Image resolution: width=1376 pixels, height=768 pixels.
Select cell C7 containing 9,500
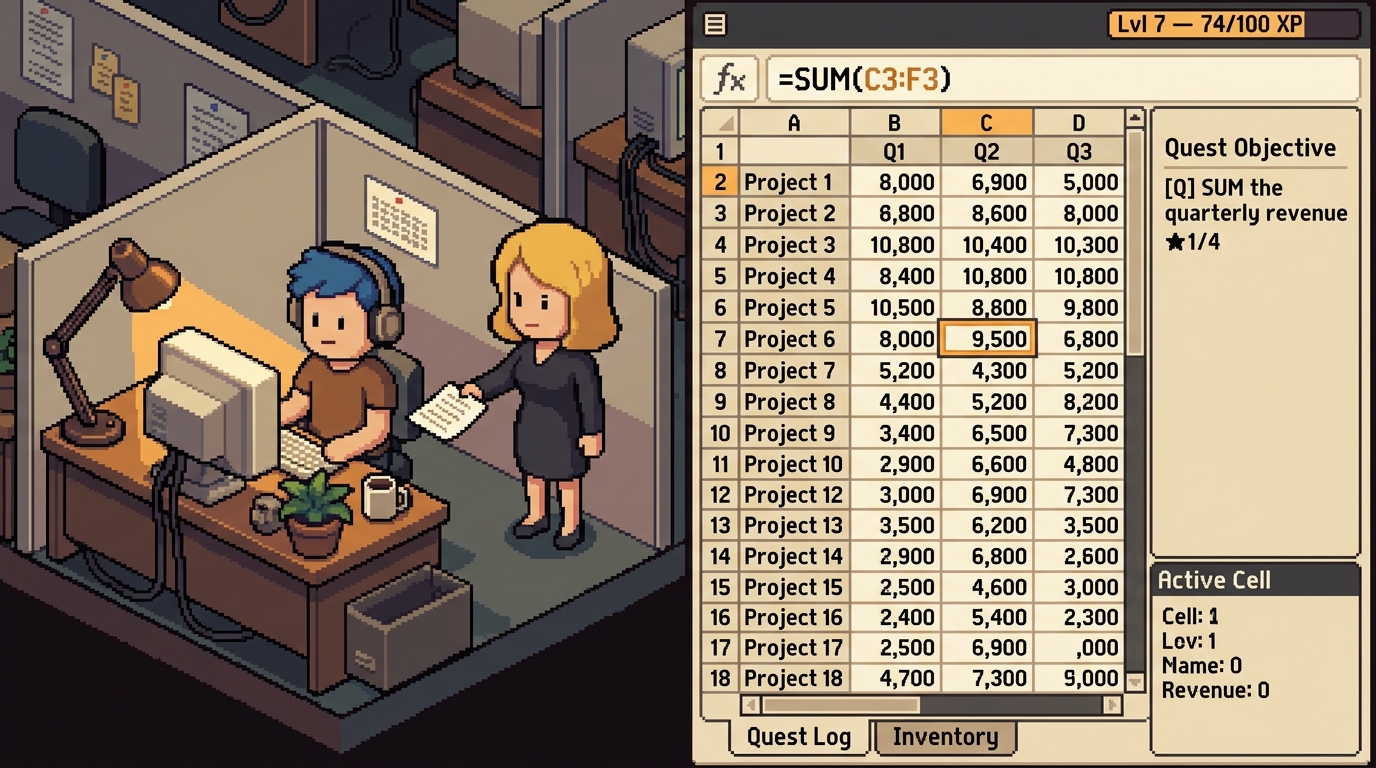(x=986, y=339)
